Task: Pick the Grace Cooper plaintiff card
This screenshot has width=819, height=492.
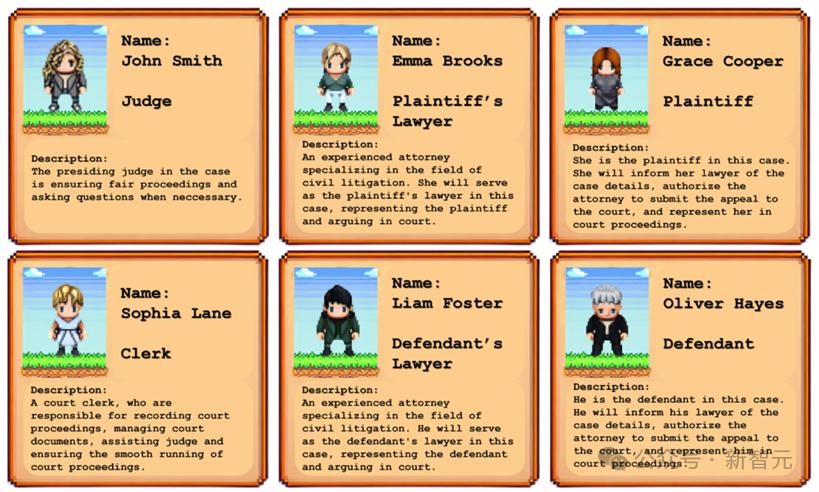Action: [681, 125]
